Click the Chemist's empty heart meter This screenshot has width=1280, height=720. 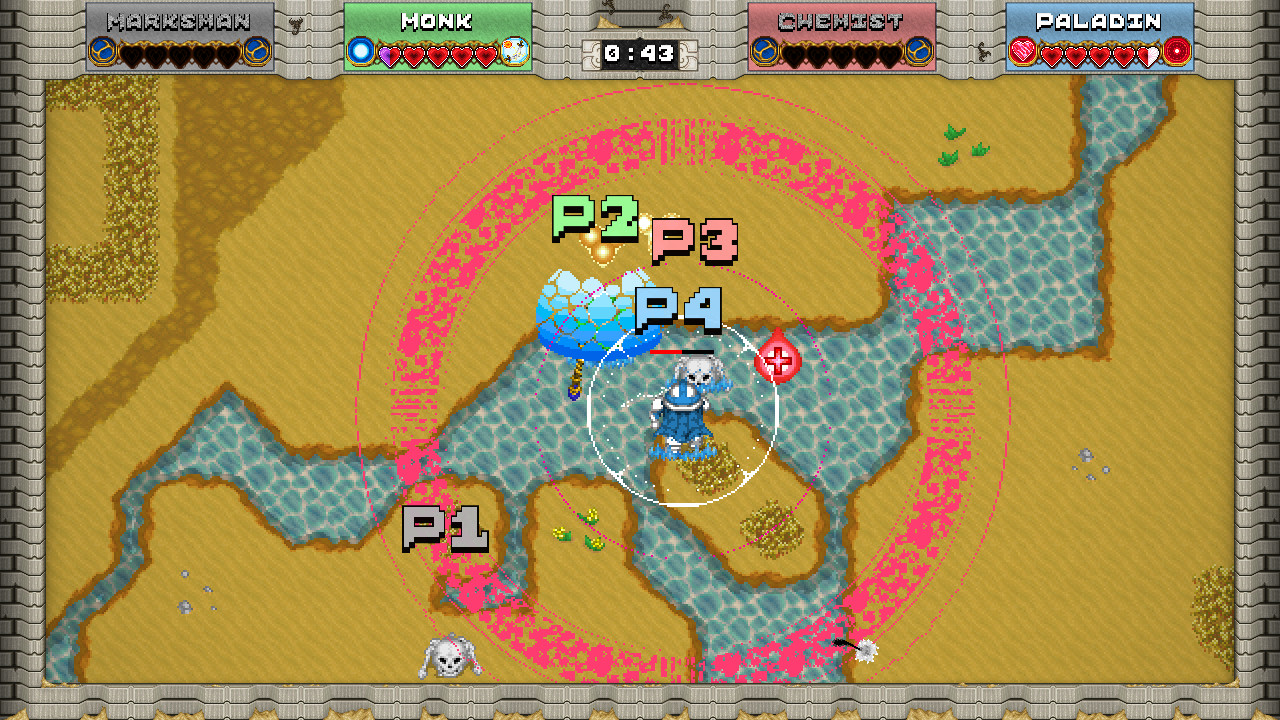tap(840, 55)
